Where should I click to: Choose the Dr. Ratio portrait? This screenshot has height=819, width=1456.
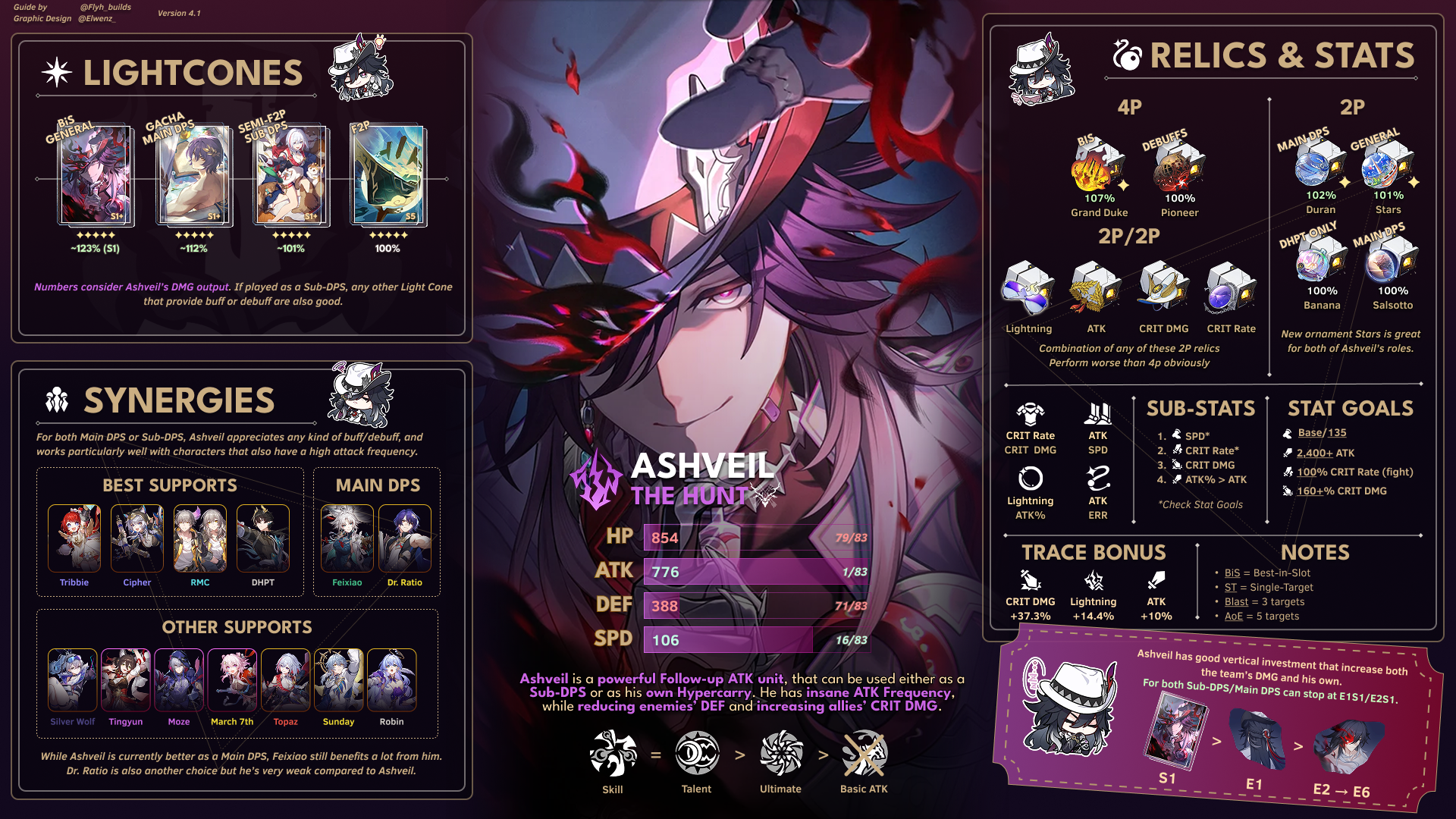pyautogui.click(x=405, y=538)
